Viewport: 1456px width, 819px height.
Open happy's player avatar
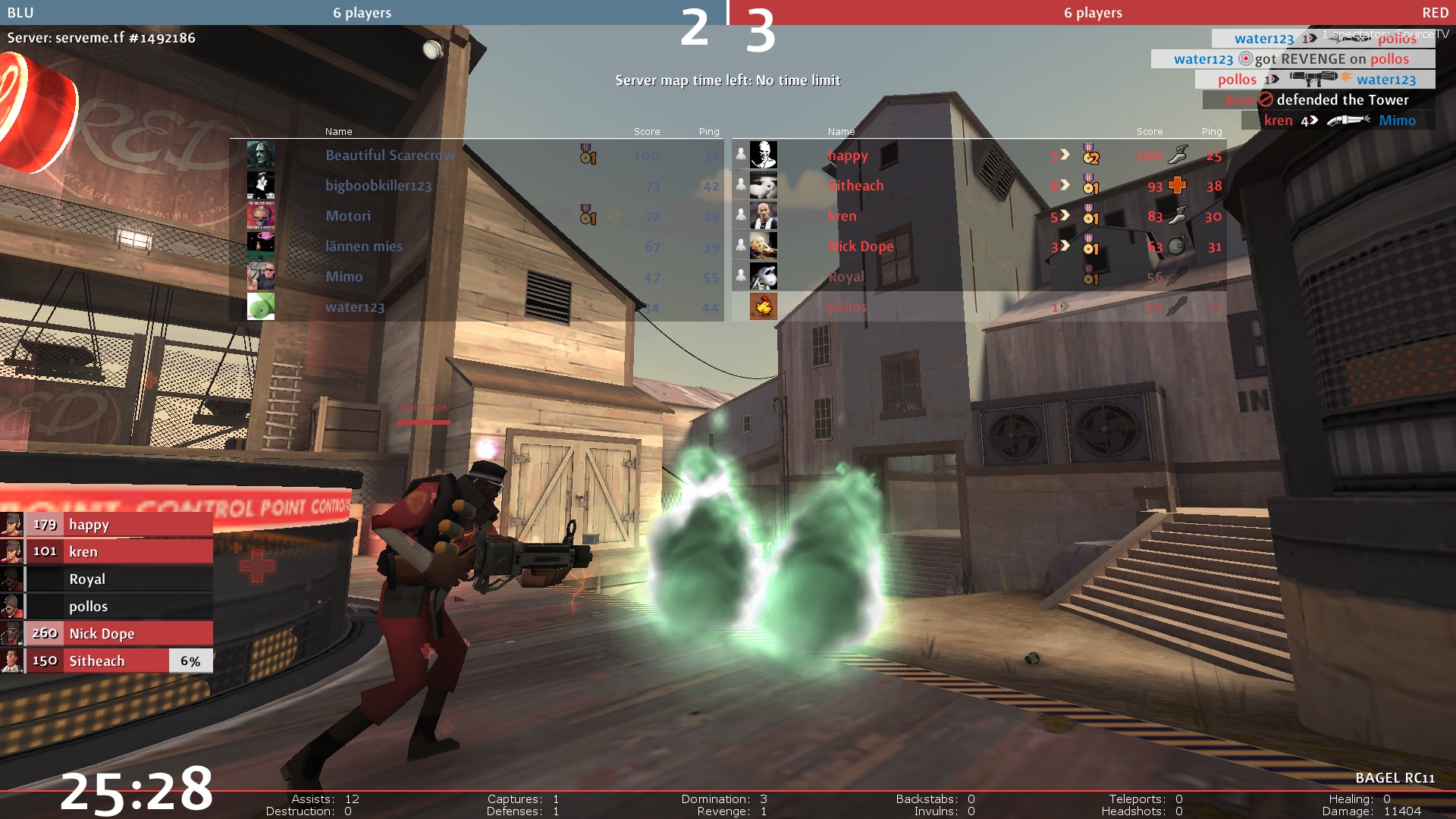tap(763, 155)
